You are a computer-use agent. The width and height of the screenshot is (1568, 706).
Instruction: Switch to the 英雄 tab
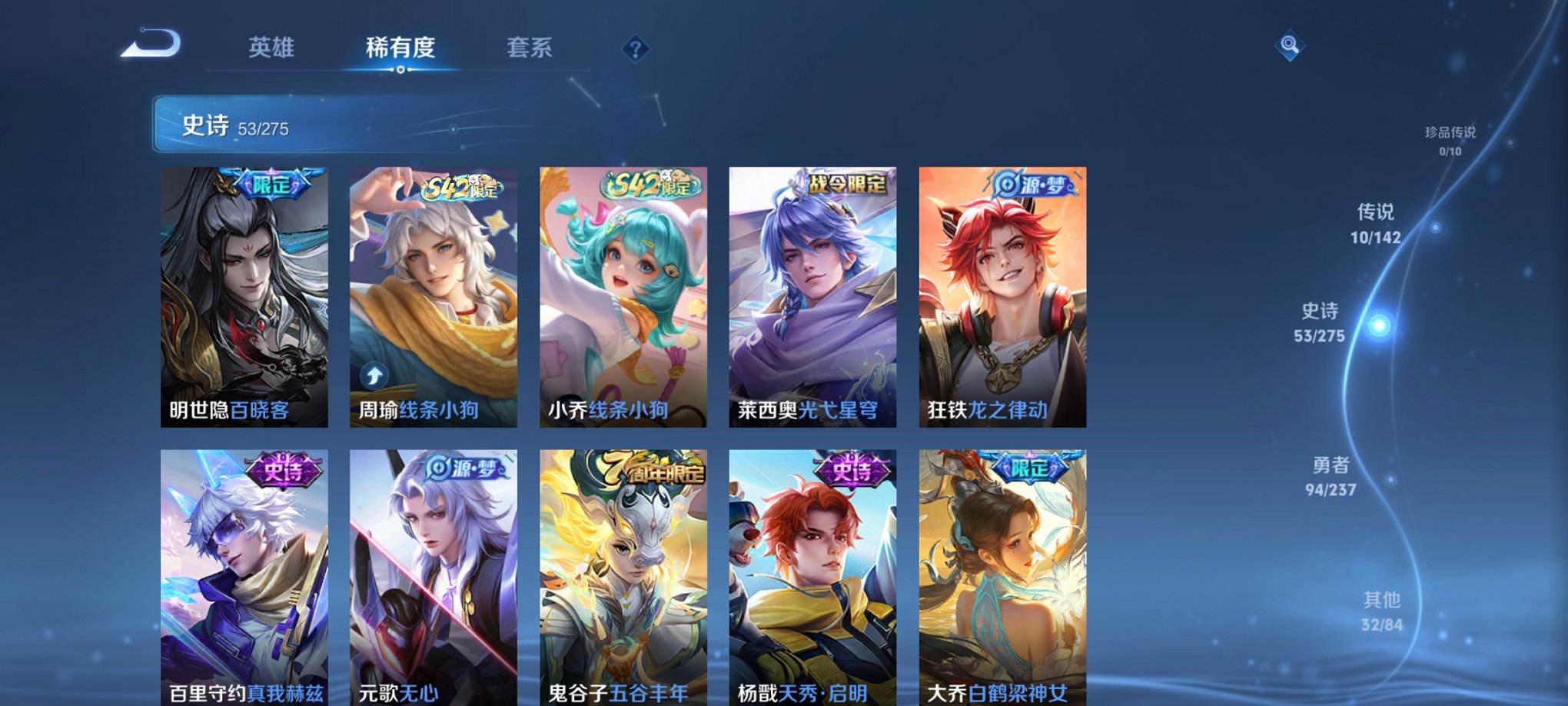pos(273,48)
